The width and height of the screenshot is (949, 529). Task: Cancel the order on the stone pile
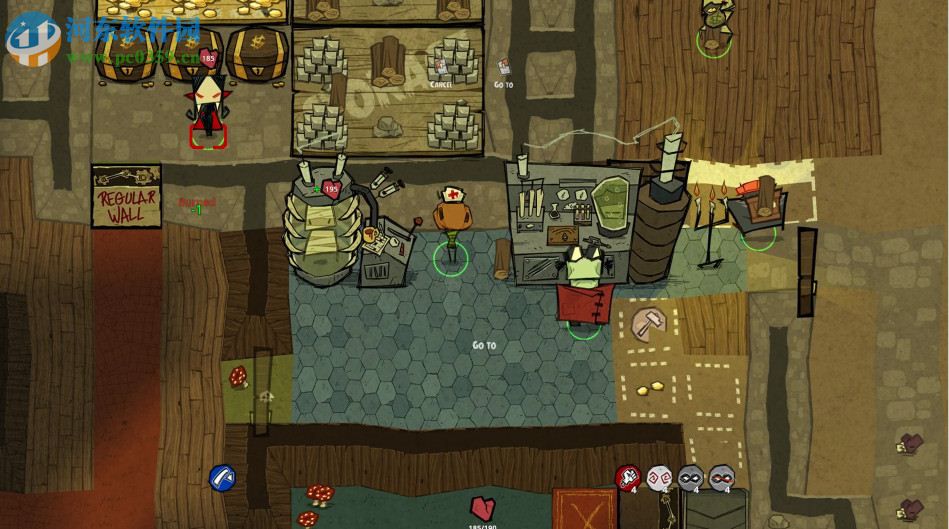pyautogui.click(x=441, y=71)
